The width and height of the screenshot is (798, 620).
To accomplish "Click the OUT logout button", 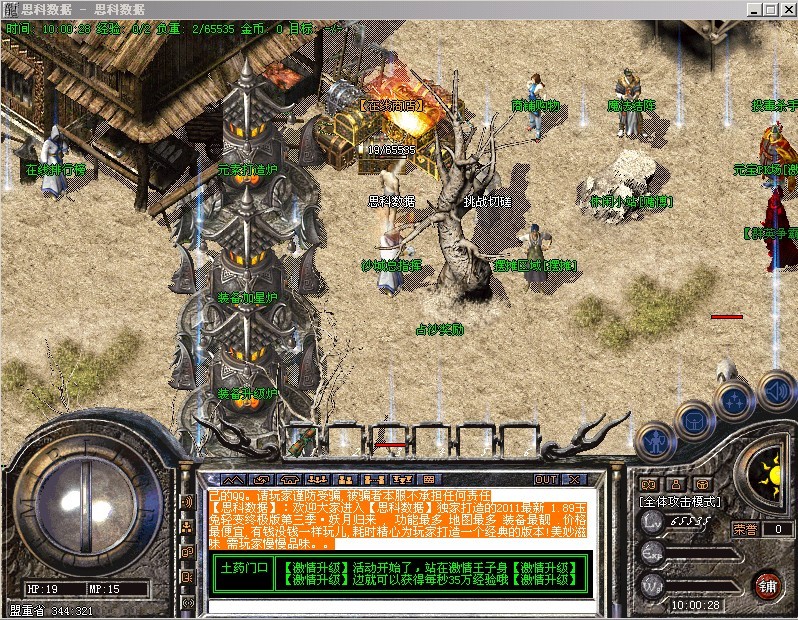I will 546,479.
